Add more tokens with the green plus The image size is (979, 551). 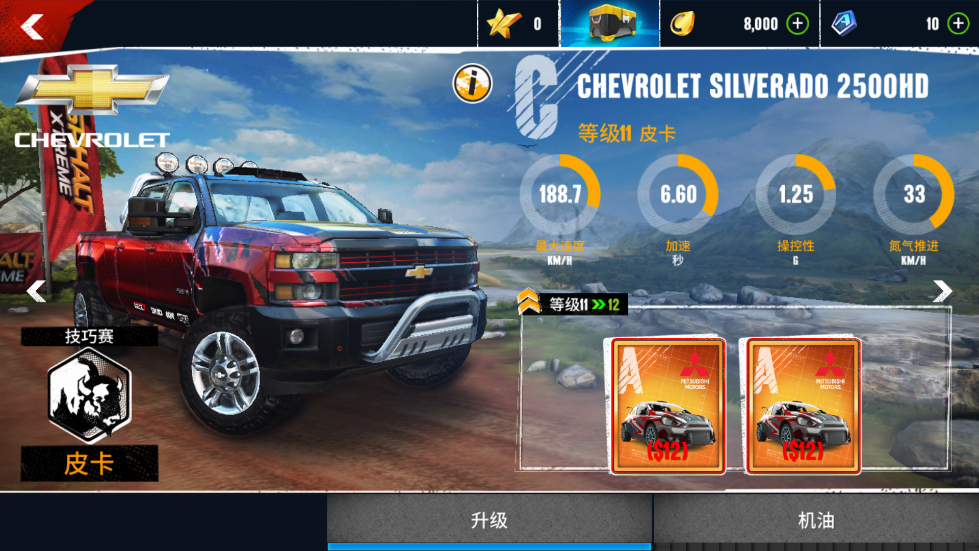coord(955,24)
